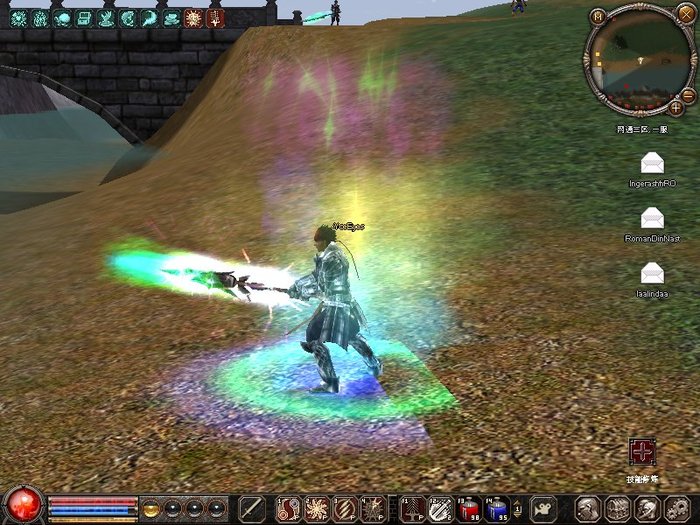The height and width of the screenshot is (525, 700).
Task: Click the red cross icon above the bottom bar
Action: [642, 452]
